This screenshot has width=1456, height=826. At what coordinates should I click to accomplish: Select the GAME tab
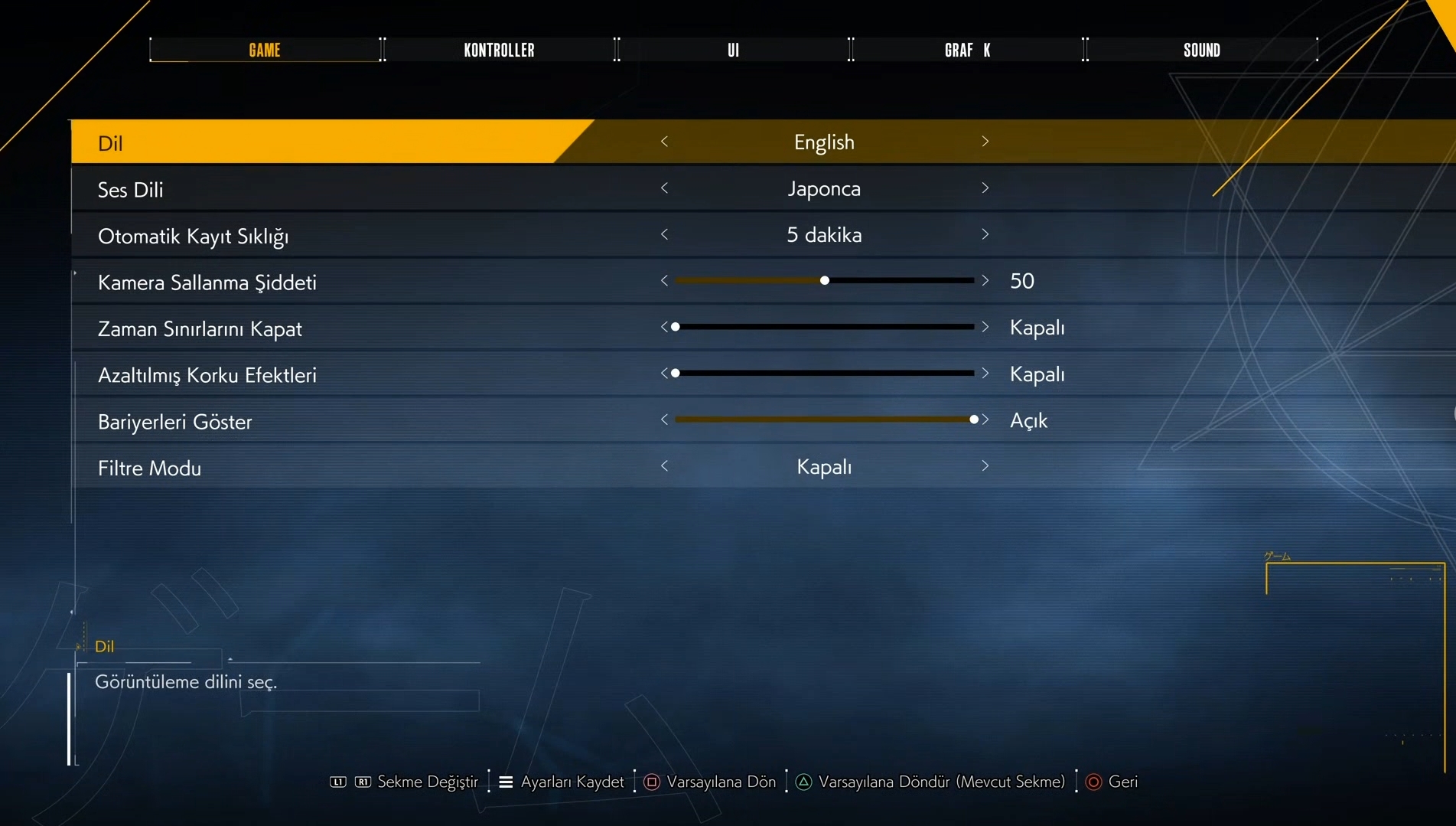(265, 51)
